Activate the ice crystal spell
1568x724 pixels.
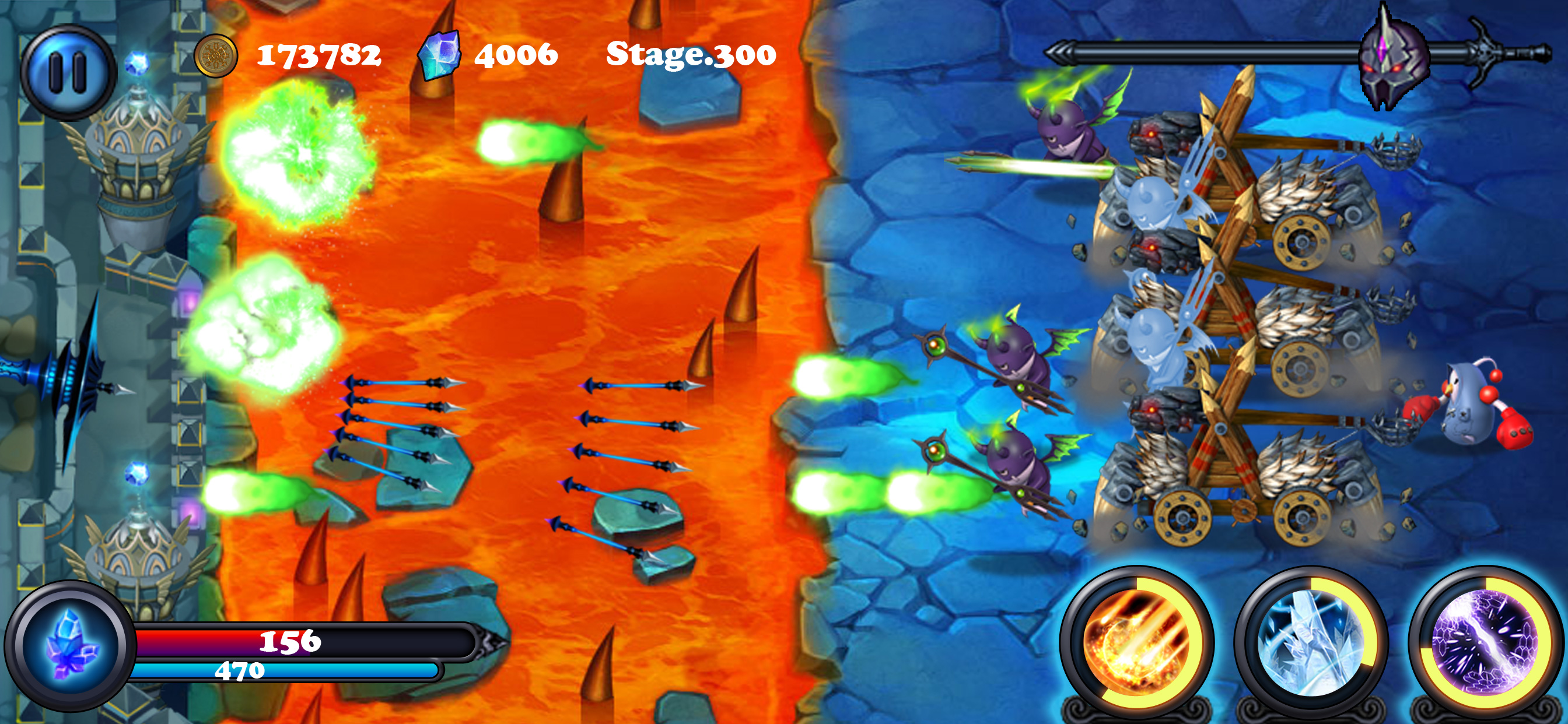click(x=1311, y=643)
